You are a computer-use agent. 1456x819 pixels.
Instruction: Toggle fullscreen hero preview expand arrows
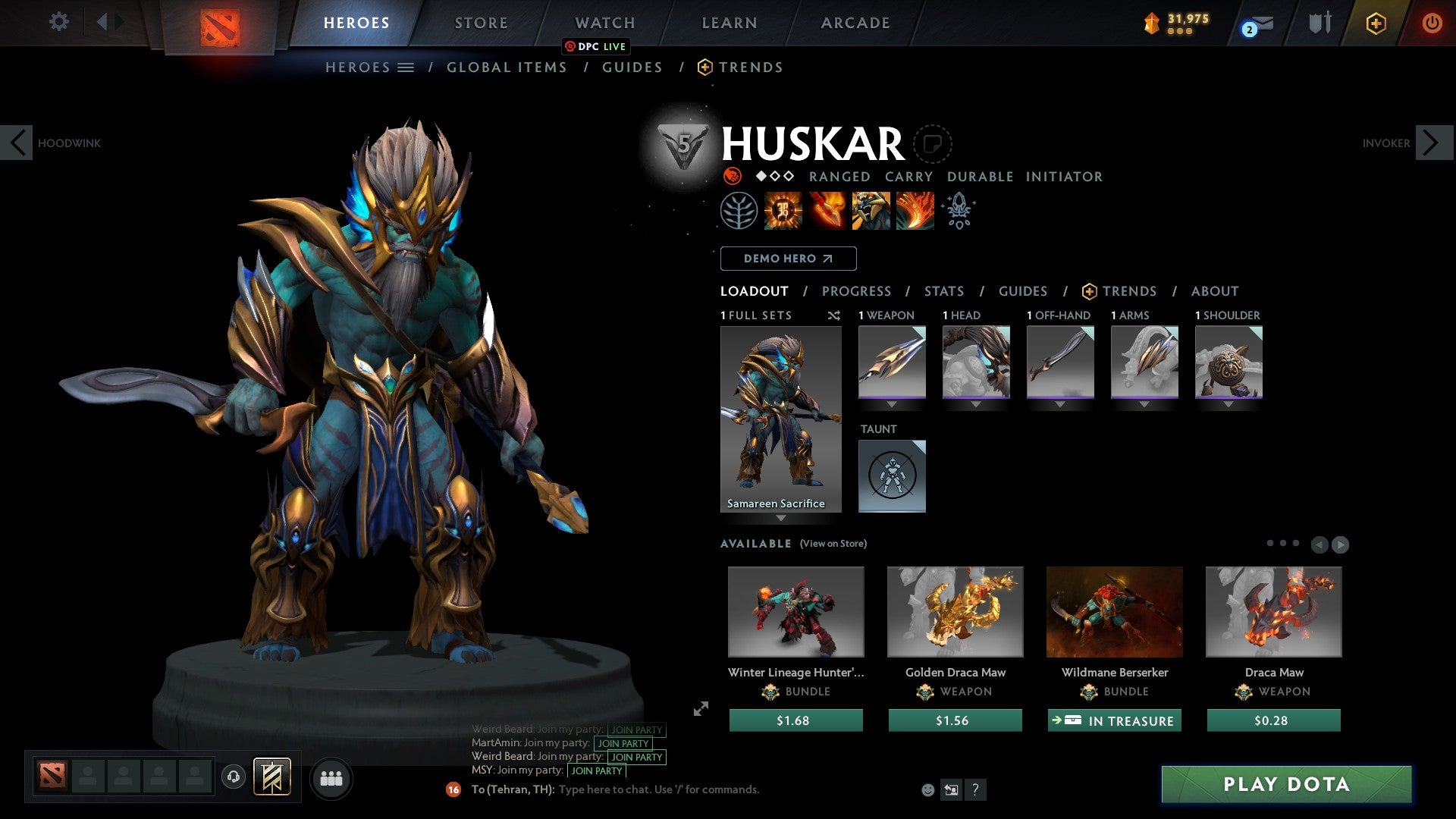[700, 709]
